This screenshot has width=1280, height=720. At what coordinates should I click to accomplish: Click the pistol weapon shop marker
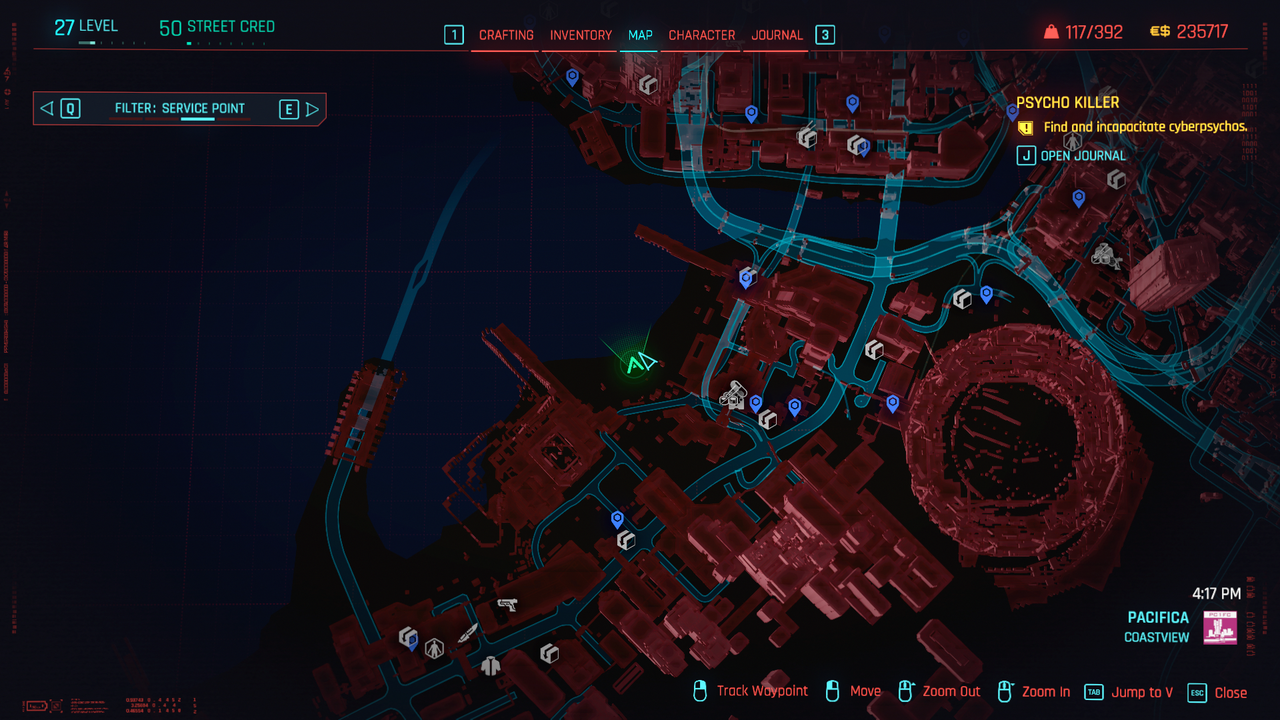tap(507, 604)
